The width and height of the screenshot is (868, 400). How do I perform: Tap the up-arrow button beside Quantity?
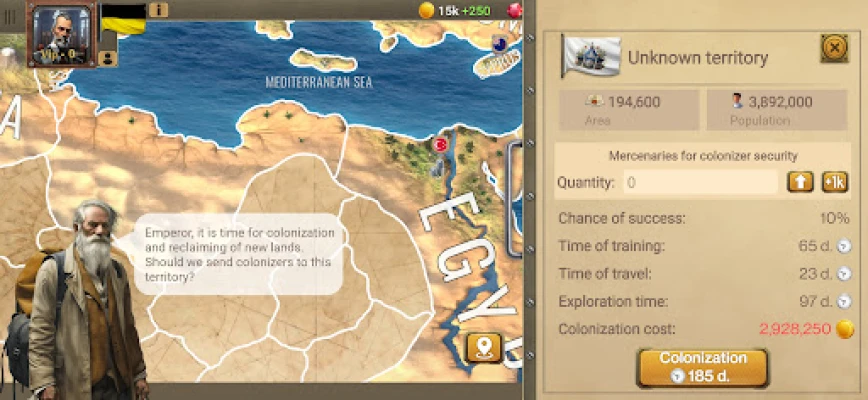(x=800, y=182)
